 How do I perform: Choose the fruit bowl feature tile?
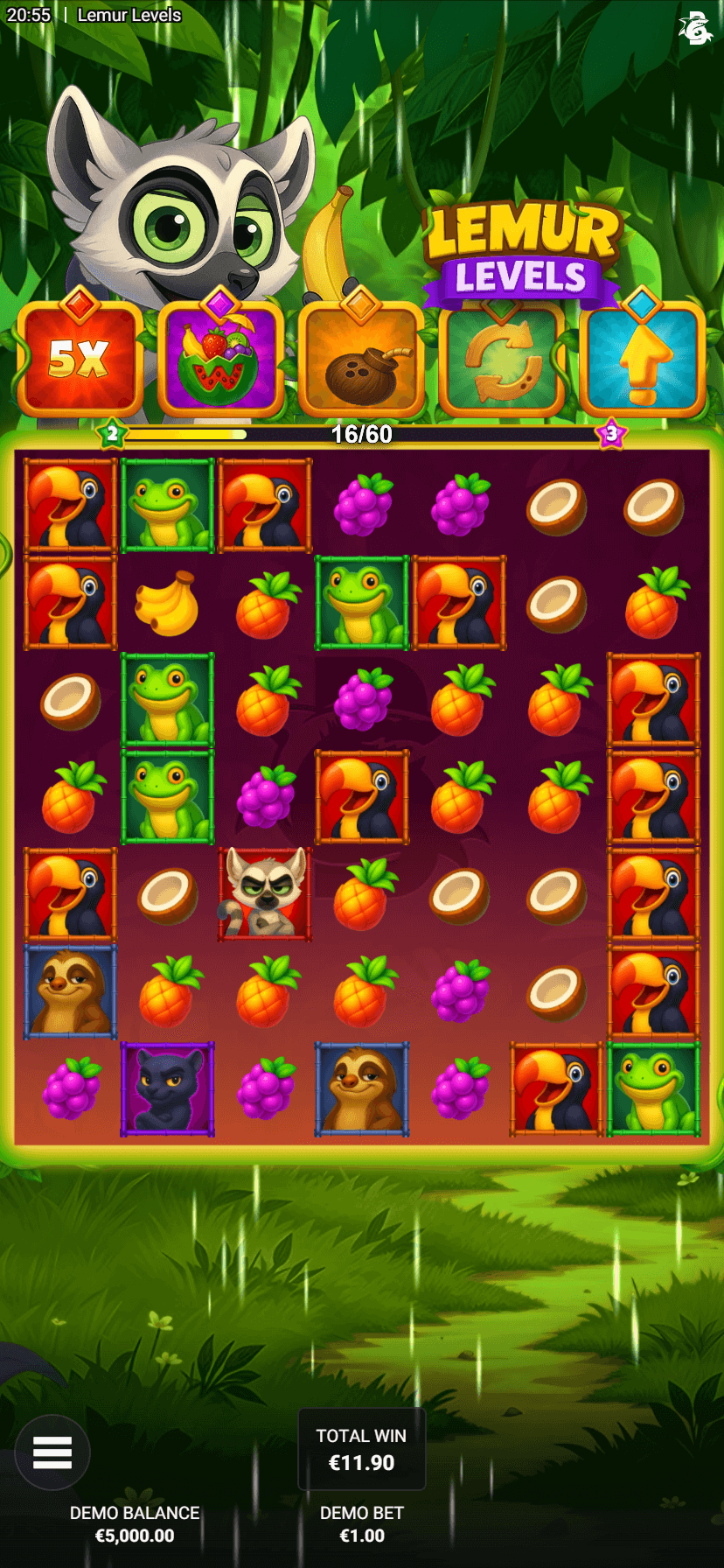tap(220, 359)
